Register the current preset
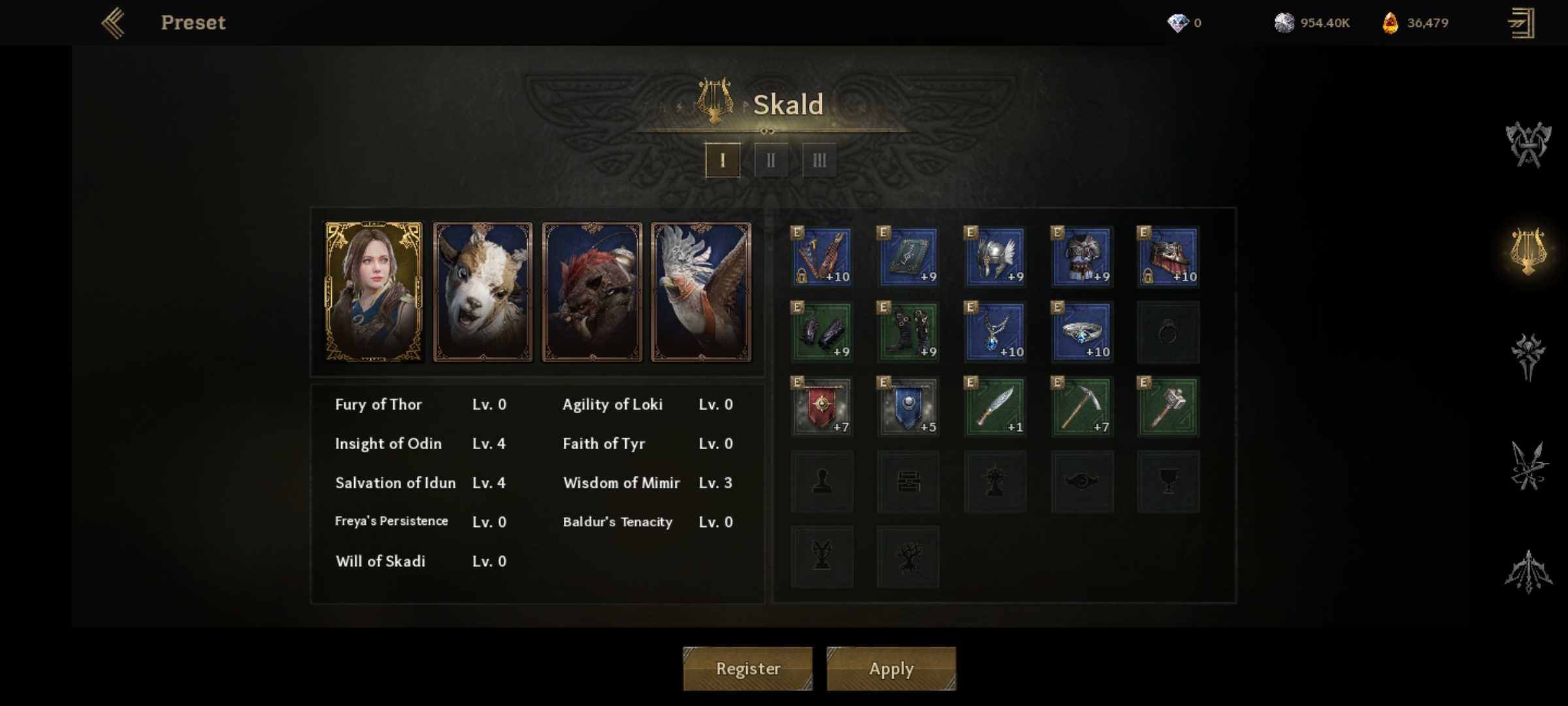The image size is (1568, 706). 747,668
